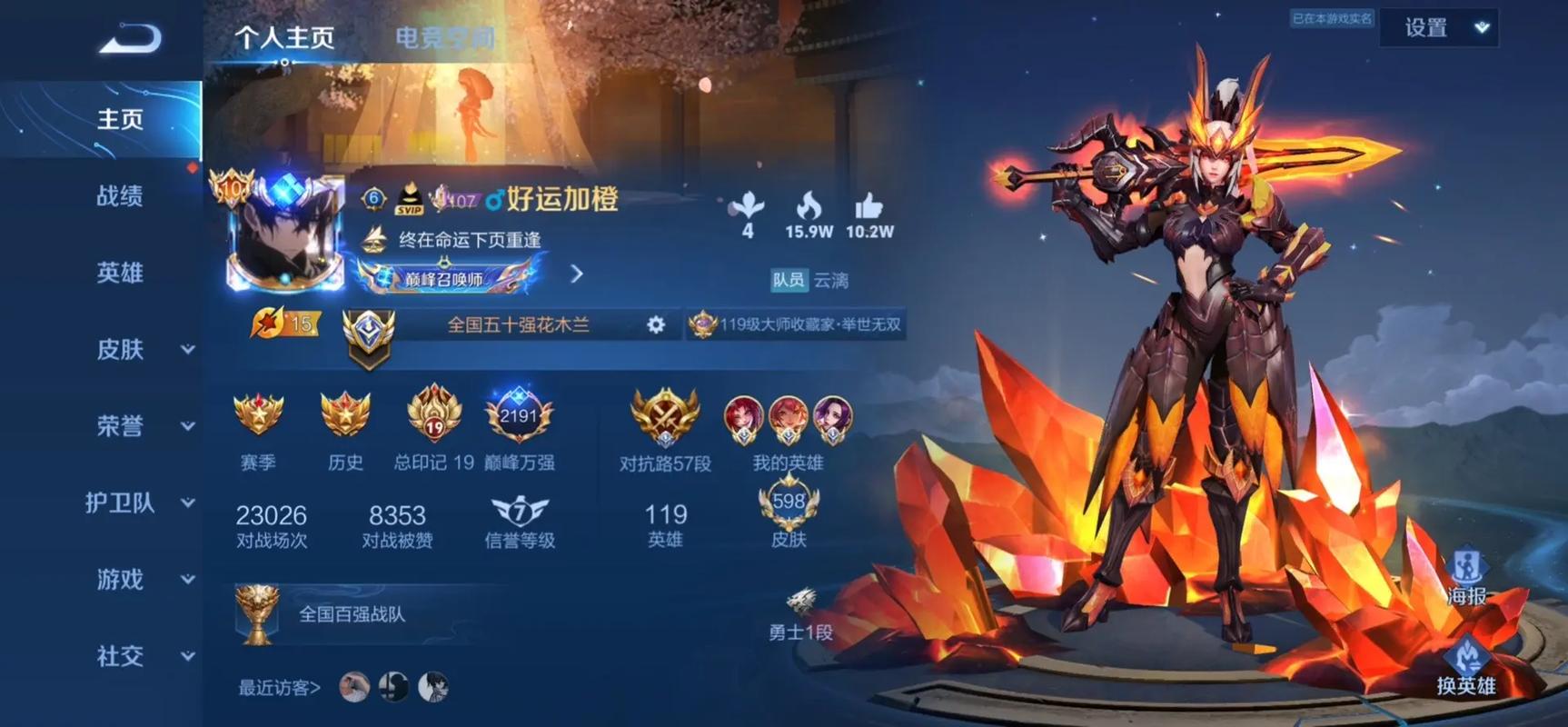
Task: Open the dropdown arrow beside 设置
Action: [x=1481, y=27]
